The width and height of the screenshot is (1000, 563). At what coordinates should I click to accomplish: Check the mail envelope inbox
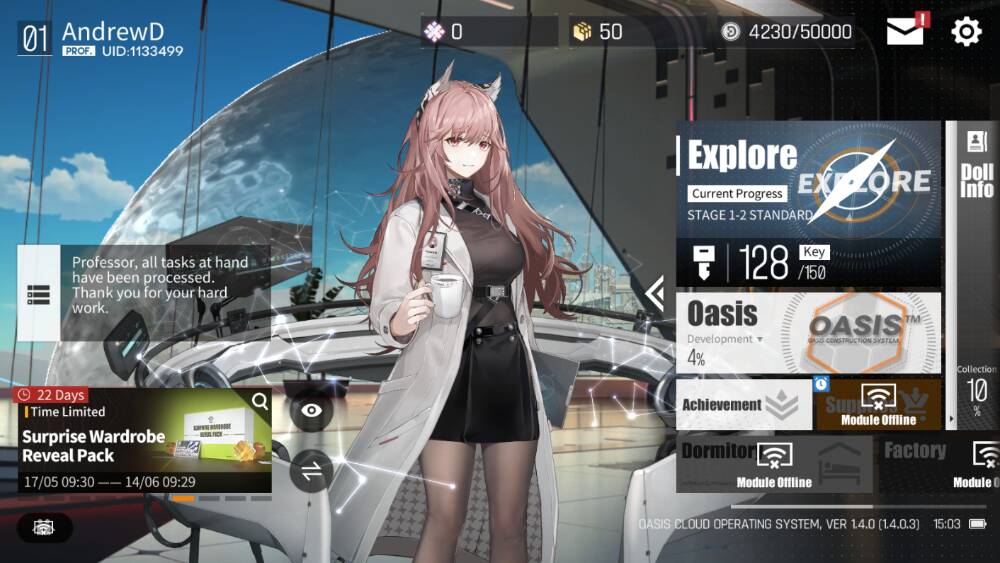pos(905,32)
